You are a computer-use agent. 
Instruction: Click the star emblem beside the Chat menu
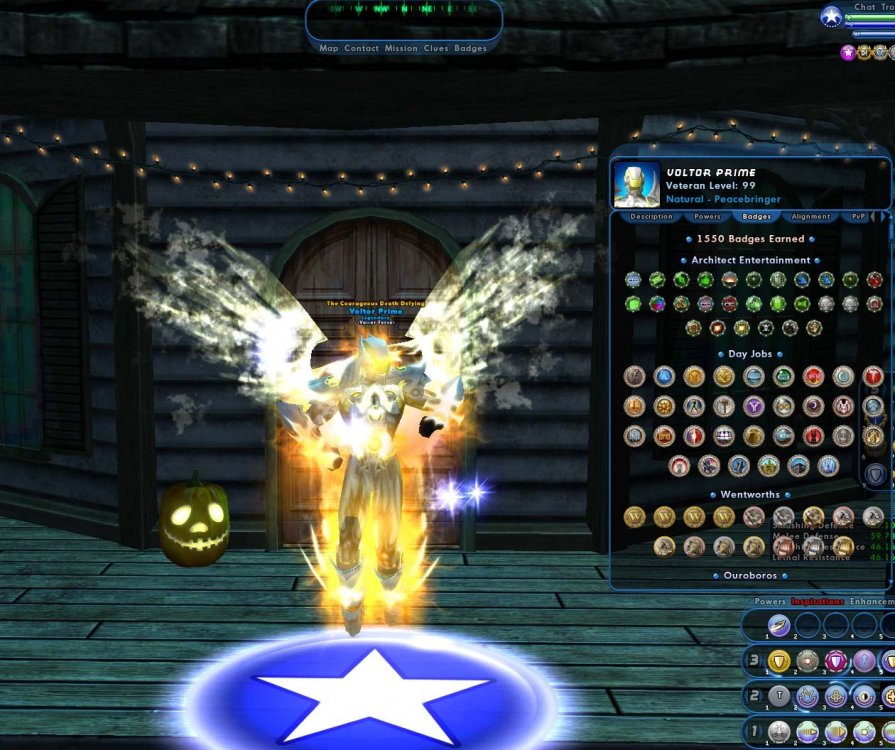coord(831,16)
